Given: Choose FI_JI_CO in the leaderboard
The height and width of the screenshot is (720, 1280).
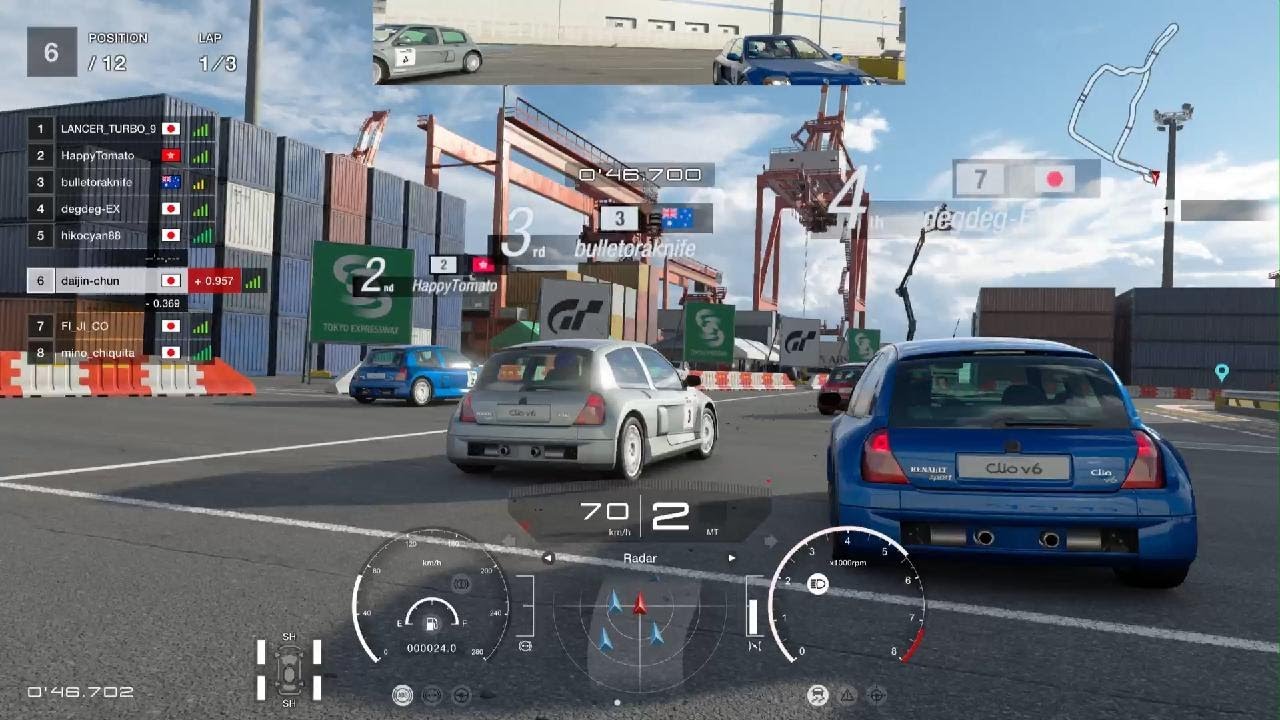Looking at the screenshot, I should point(85,326).
